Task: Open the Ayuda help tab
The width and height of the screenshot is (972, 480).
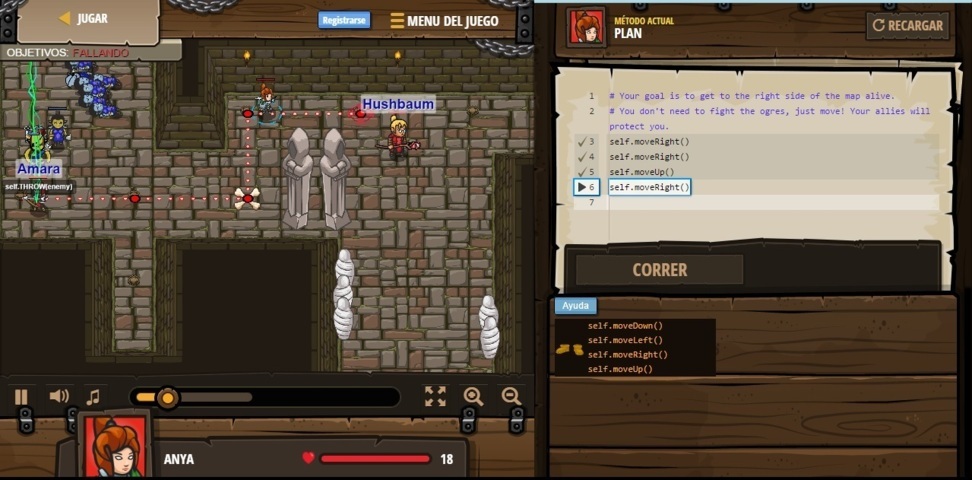Action: (575, 306)
